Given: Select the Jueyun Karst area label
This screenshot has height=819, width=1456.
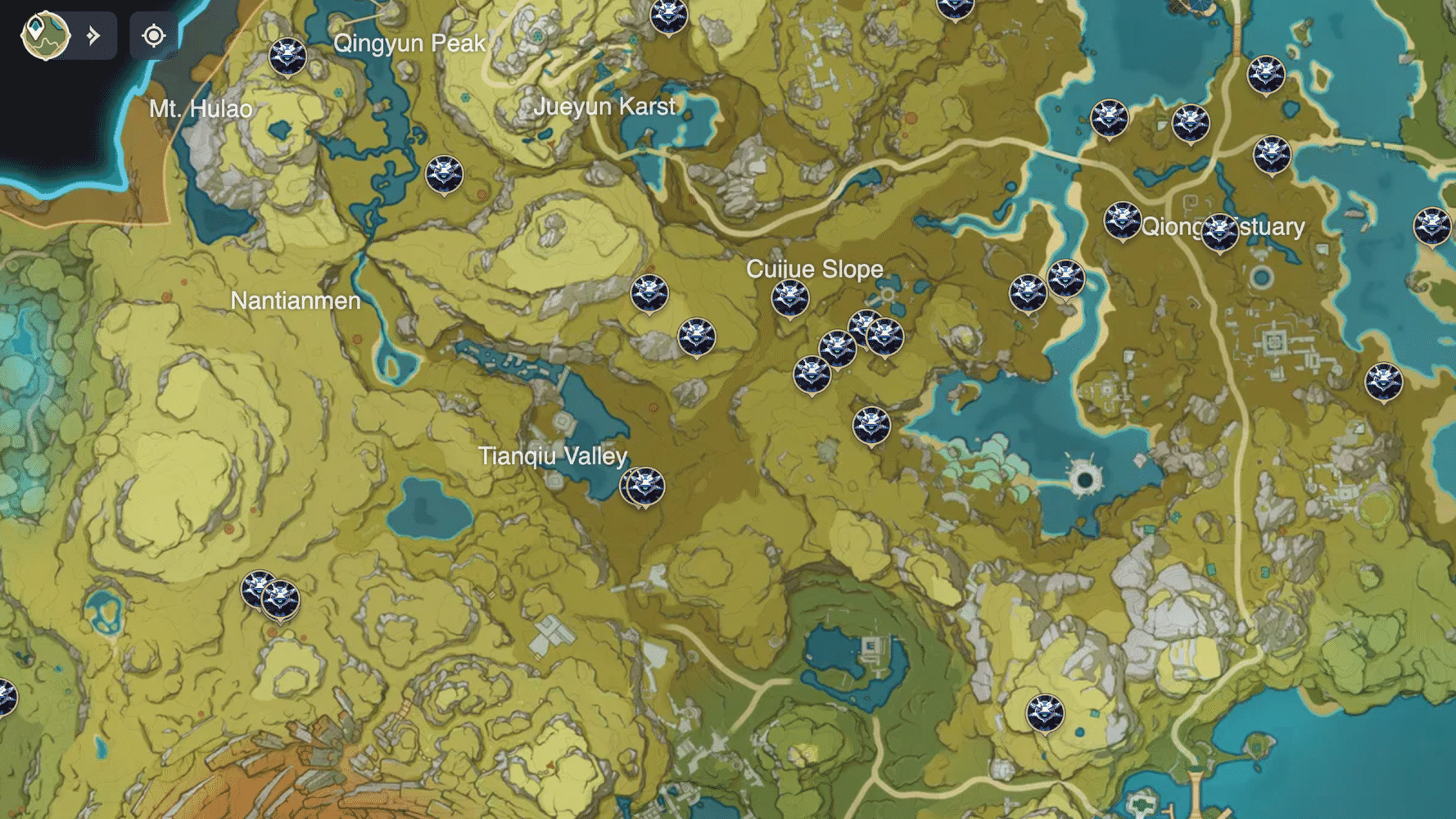Looking at the screenshot, I should coord(606,106).
